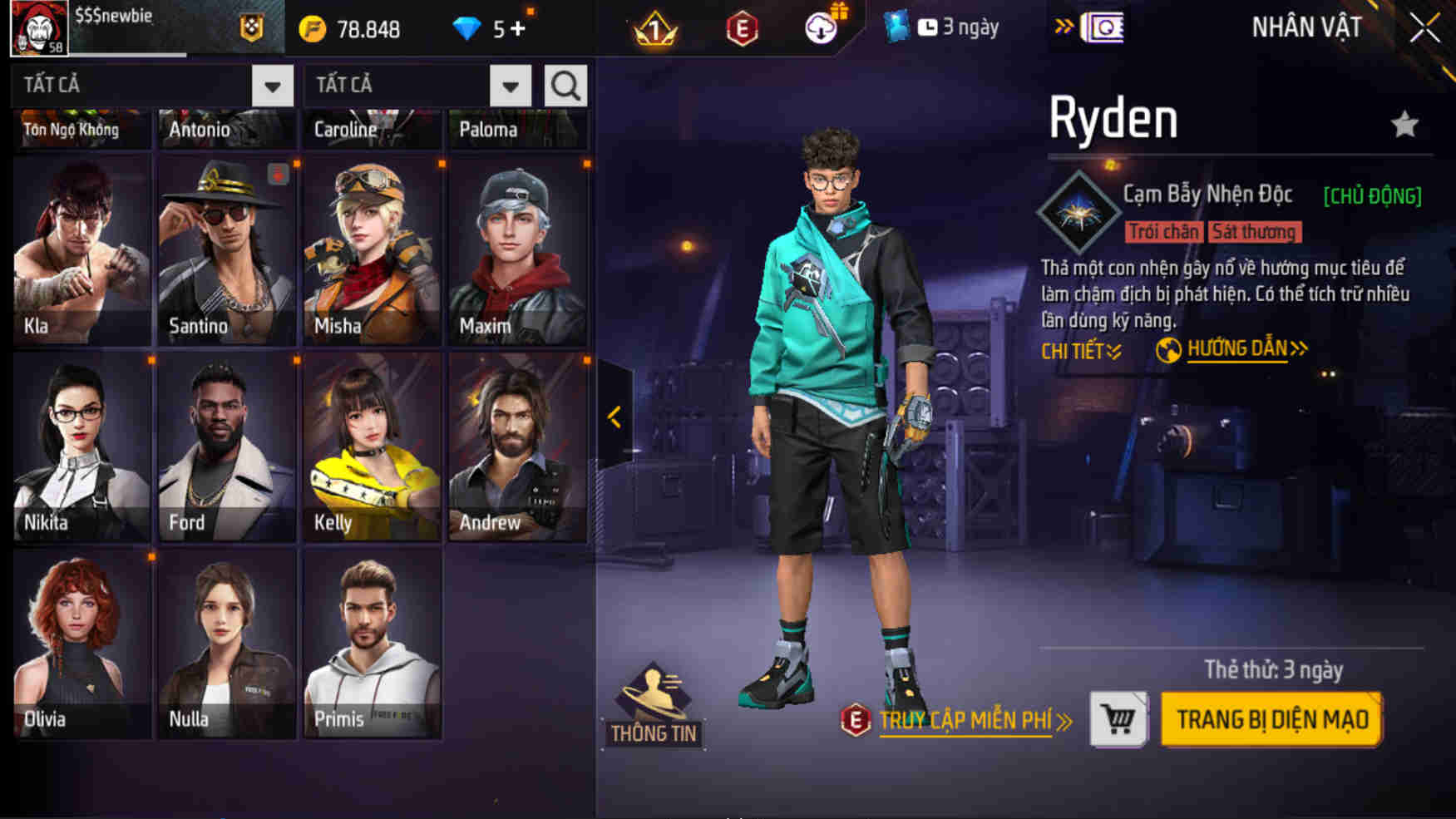1456x819 pixels.
Task: Open the first TẤT CẢ filter dropdown
Action: coord(272,84)
